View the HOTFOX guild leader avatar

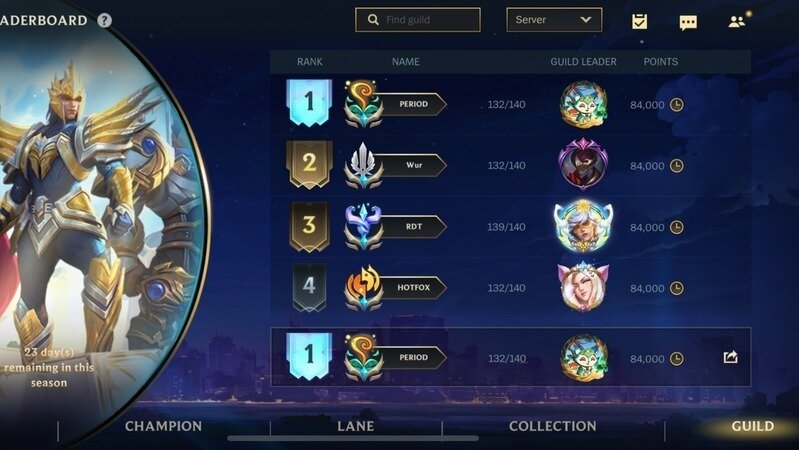583,287
